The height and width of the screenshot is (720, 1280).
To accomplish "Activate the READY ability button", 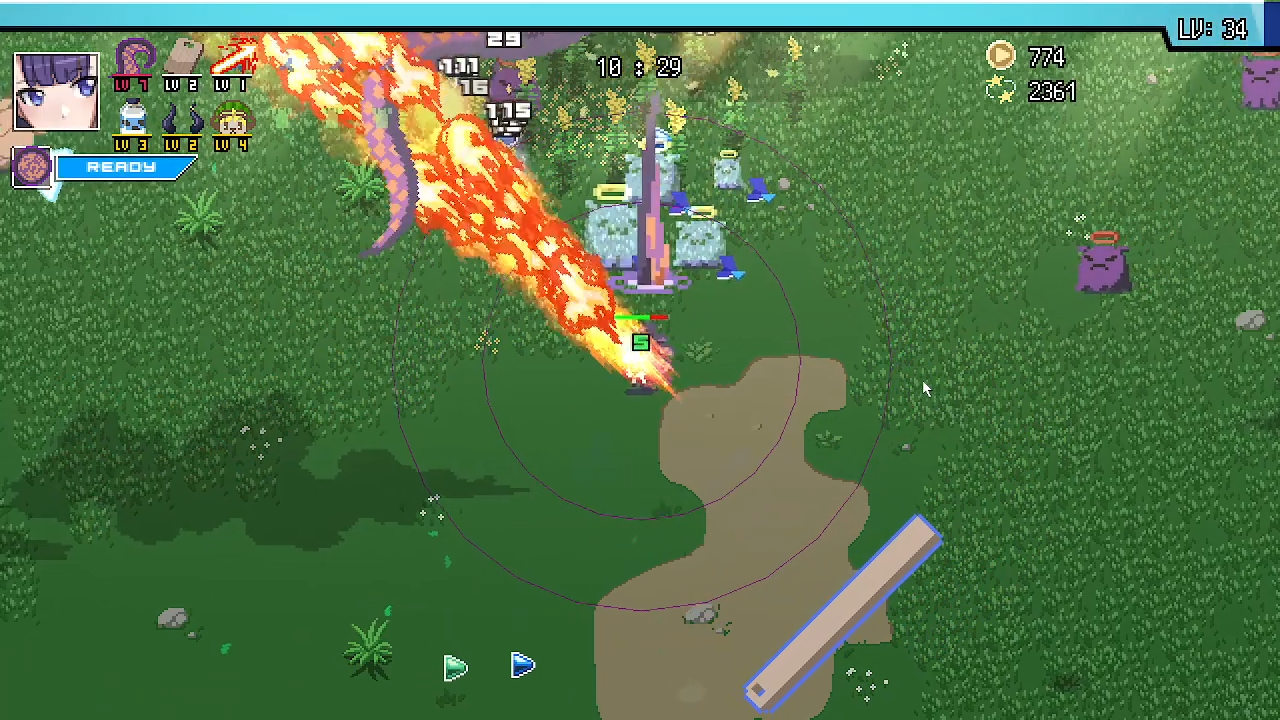I will coord(120,167).
